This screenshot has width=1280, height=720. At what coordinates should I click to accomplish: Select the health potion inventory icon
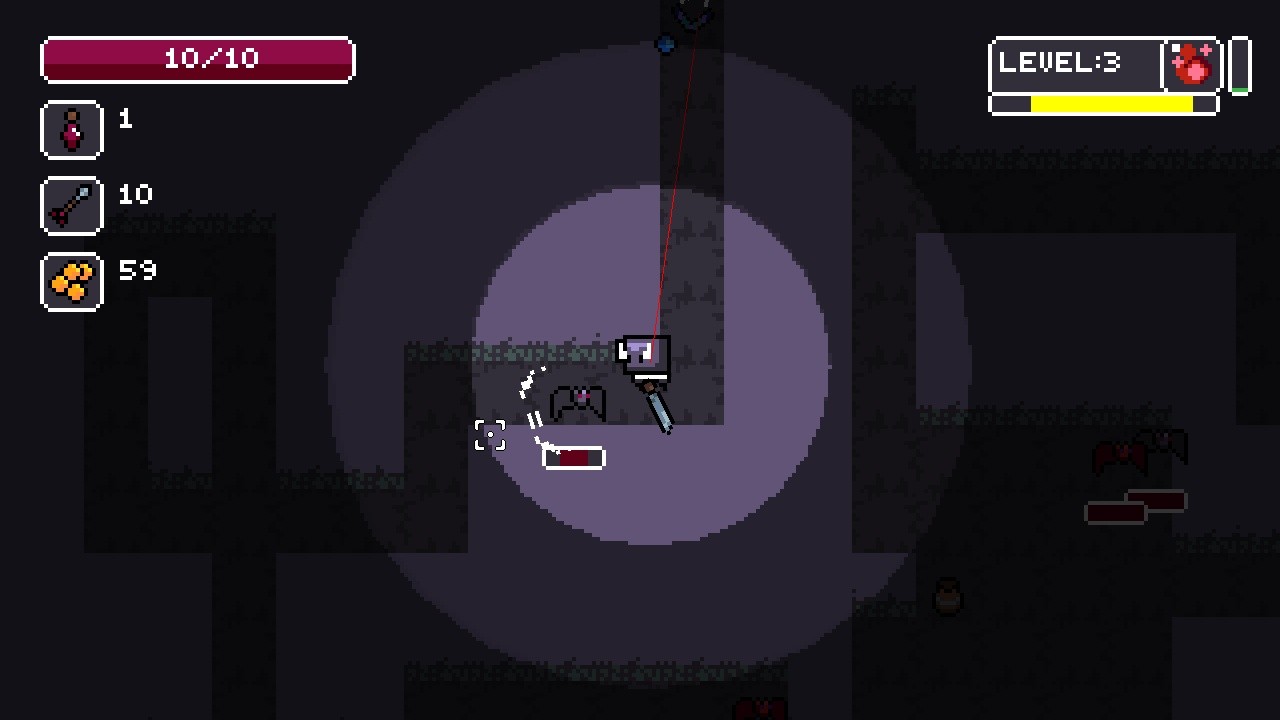point(71,129)
